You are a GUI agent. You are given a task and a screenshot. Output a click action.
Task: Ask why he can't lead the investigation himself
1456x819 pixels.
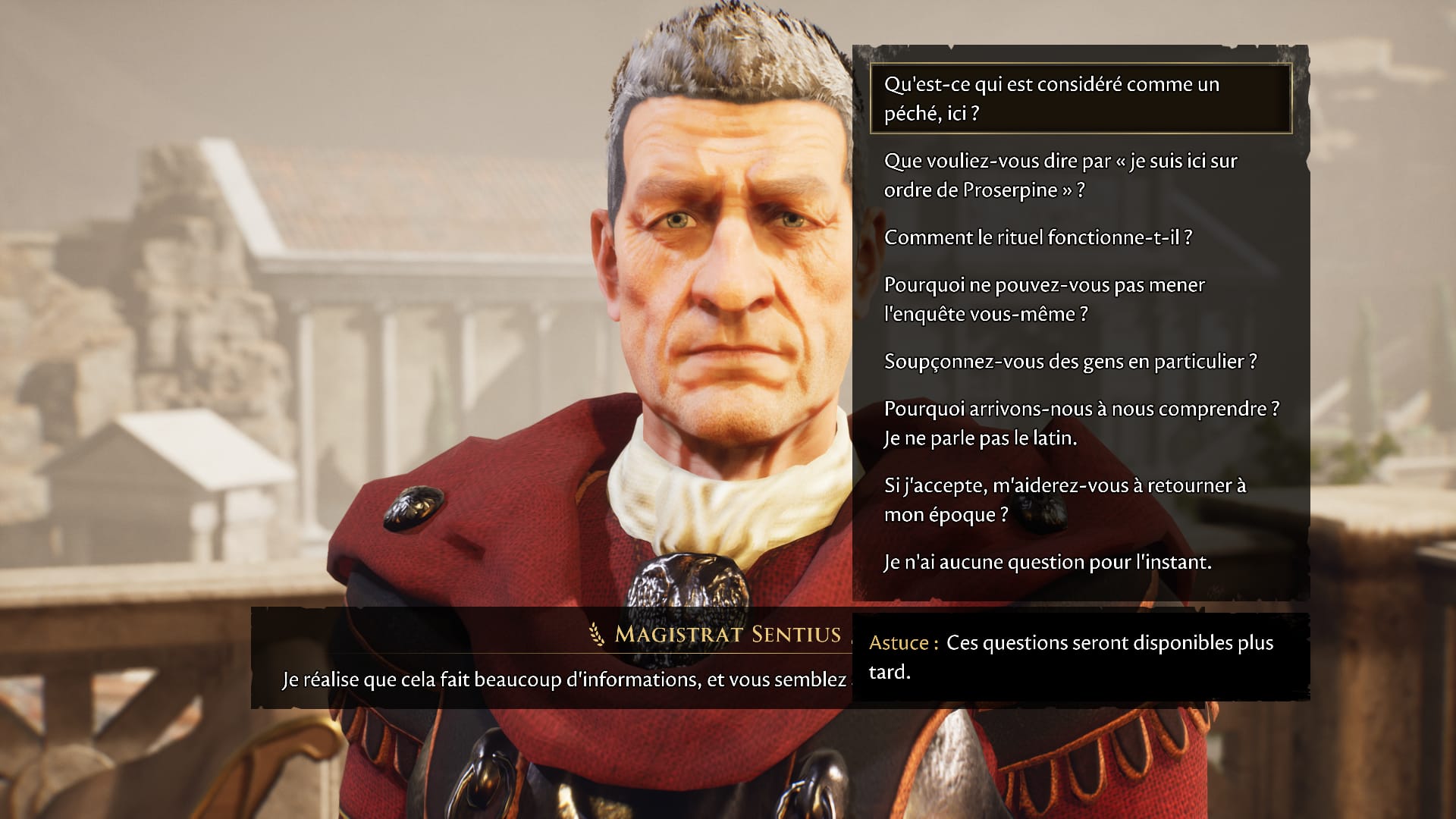click(1043, 299)
